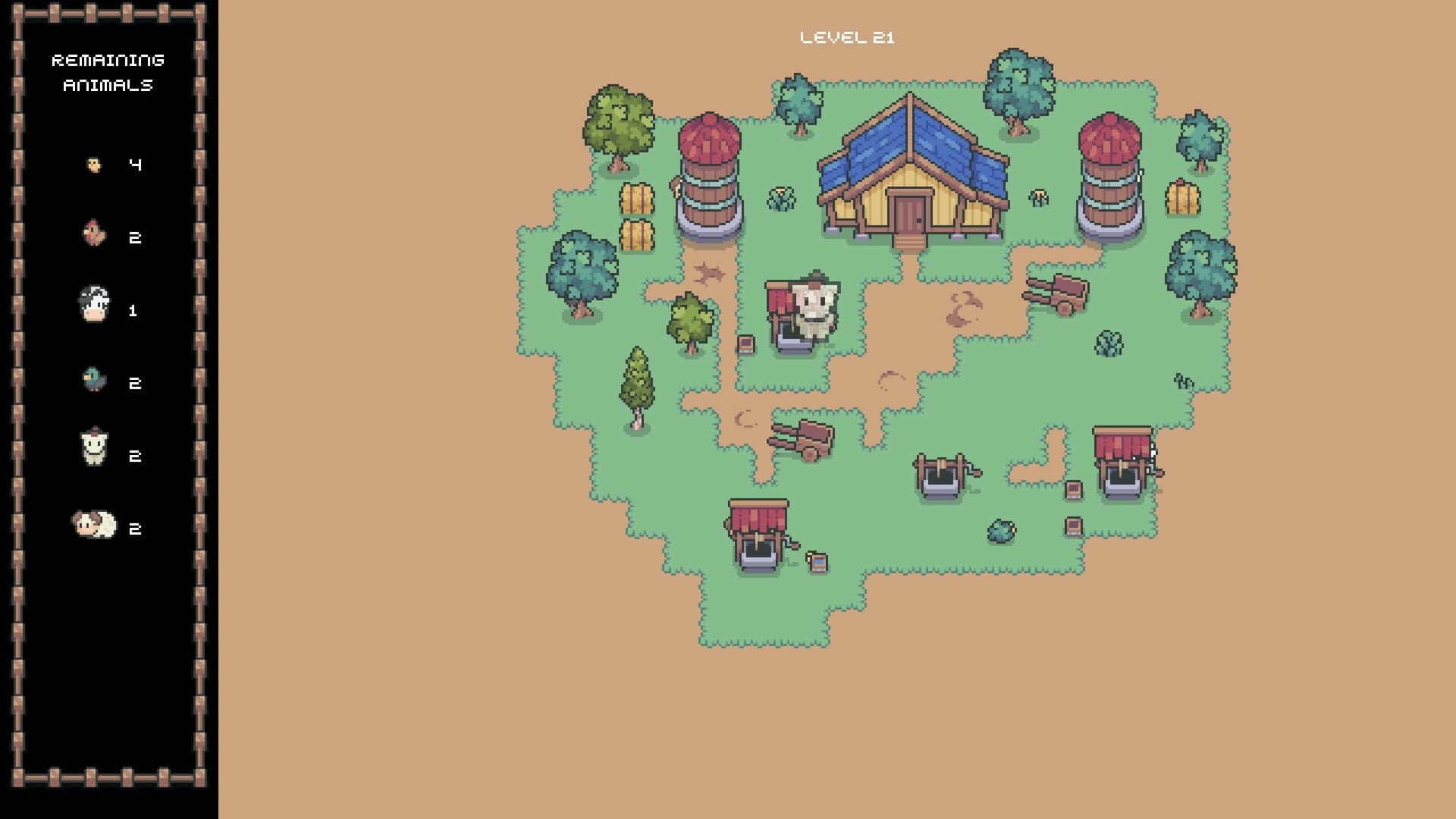The width and height of the screenshot is (1456, 819).
Task: Click the hay bales beside the left silo
Action: tap(638, 216)
